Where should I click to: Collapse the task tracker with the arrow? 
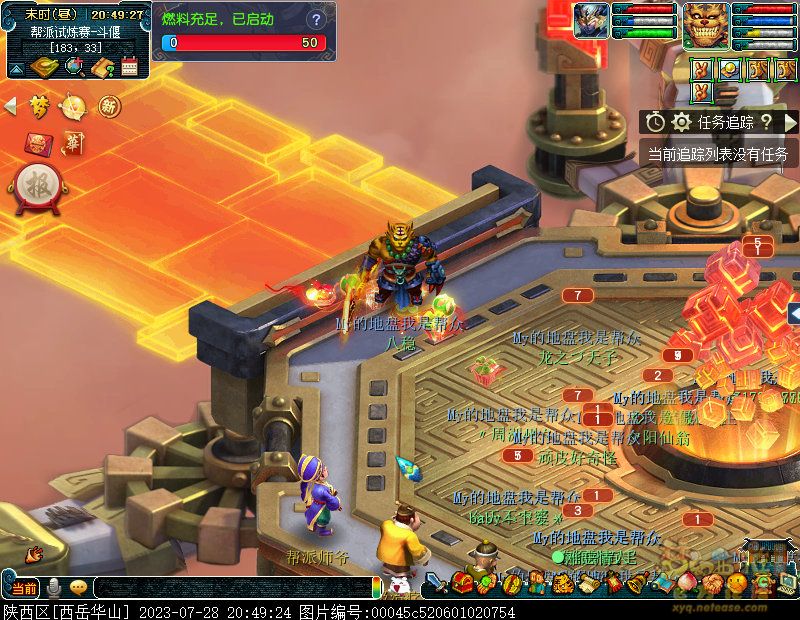tap(790, 122)
